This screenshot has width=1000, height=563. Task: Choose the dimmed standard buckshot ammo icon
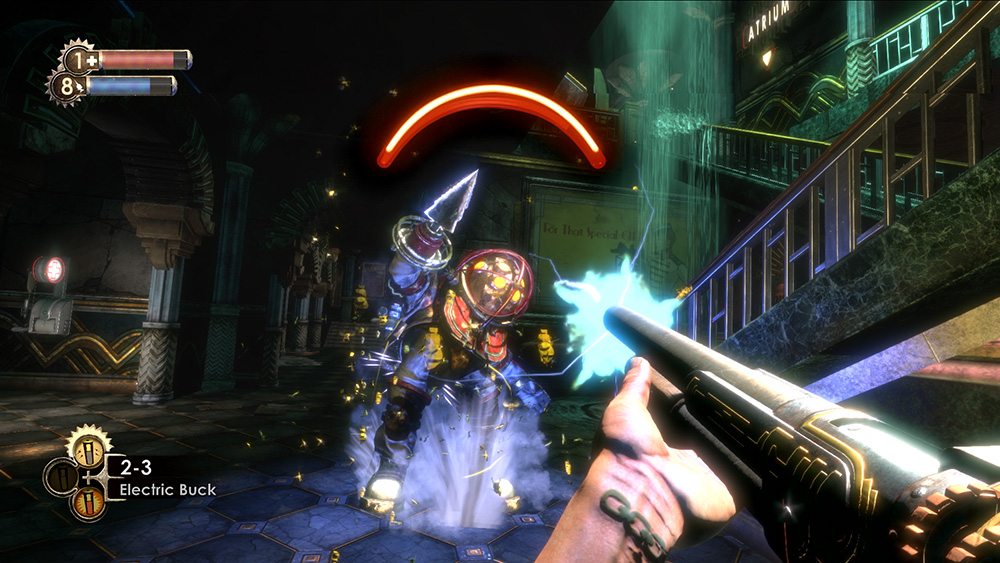coord(59,477)
